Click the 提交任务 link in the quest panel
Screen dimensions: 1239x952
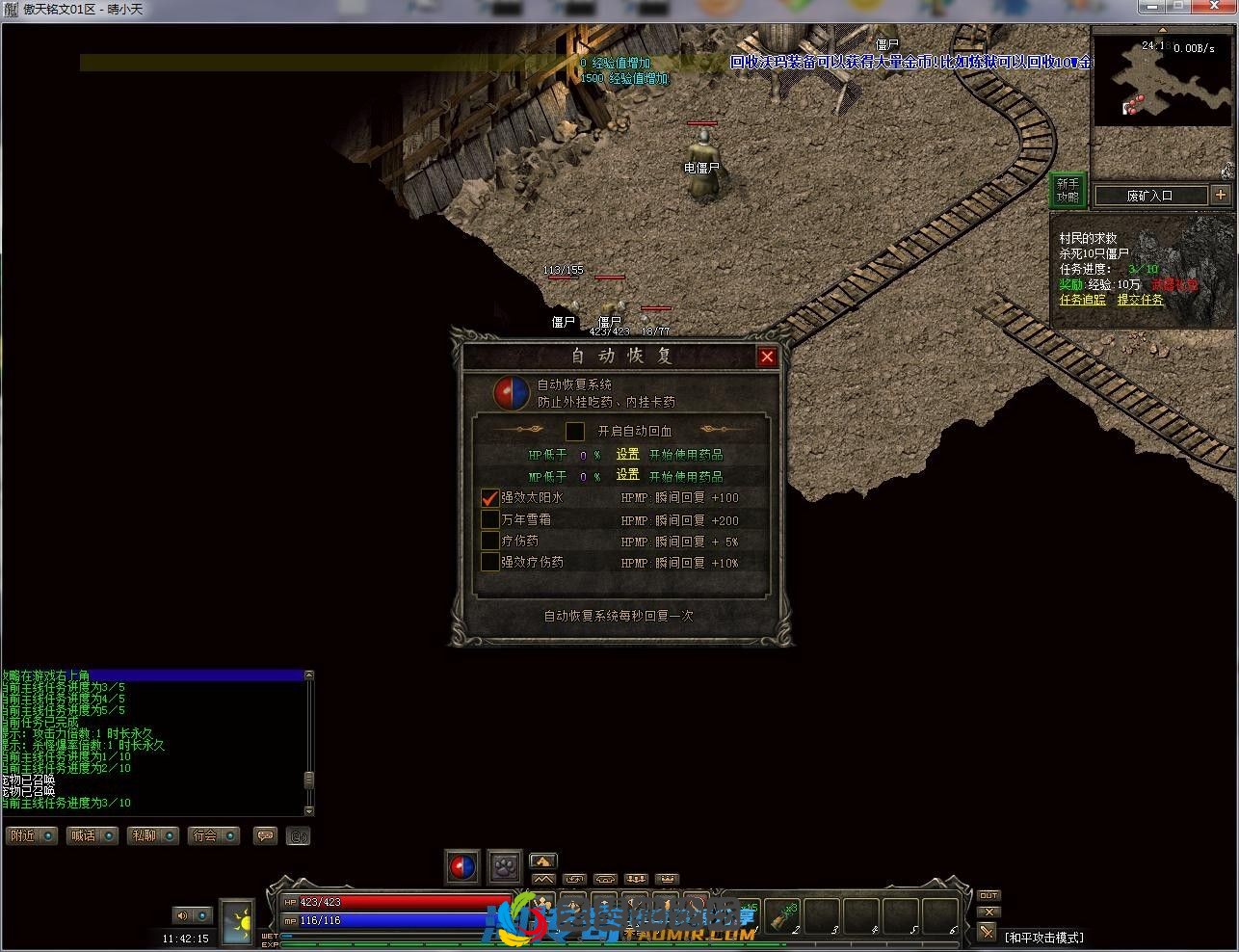point(1140,300)
